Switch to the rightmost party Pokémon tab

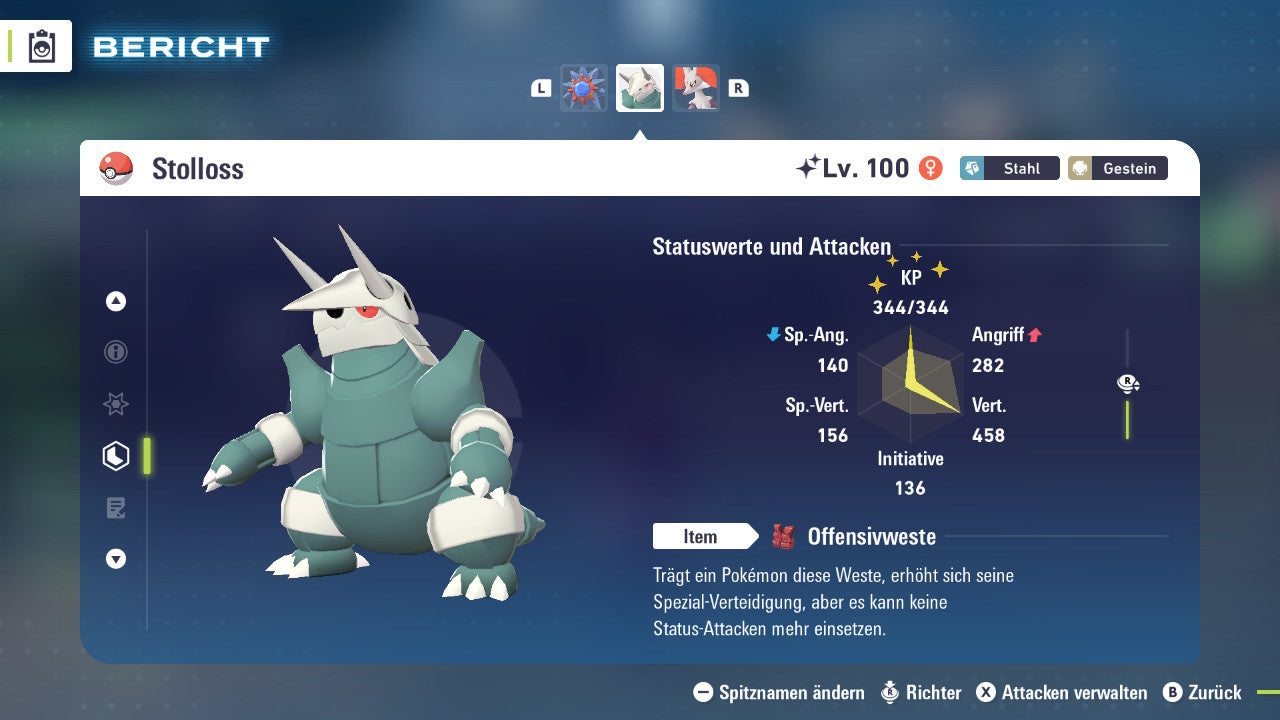coord(695,87)
